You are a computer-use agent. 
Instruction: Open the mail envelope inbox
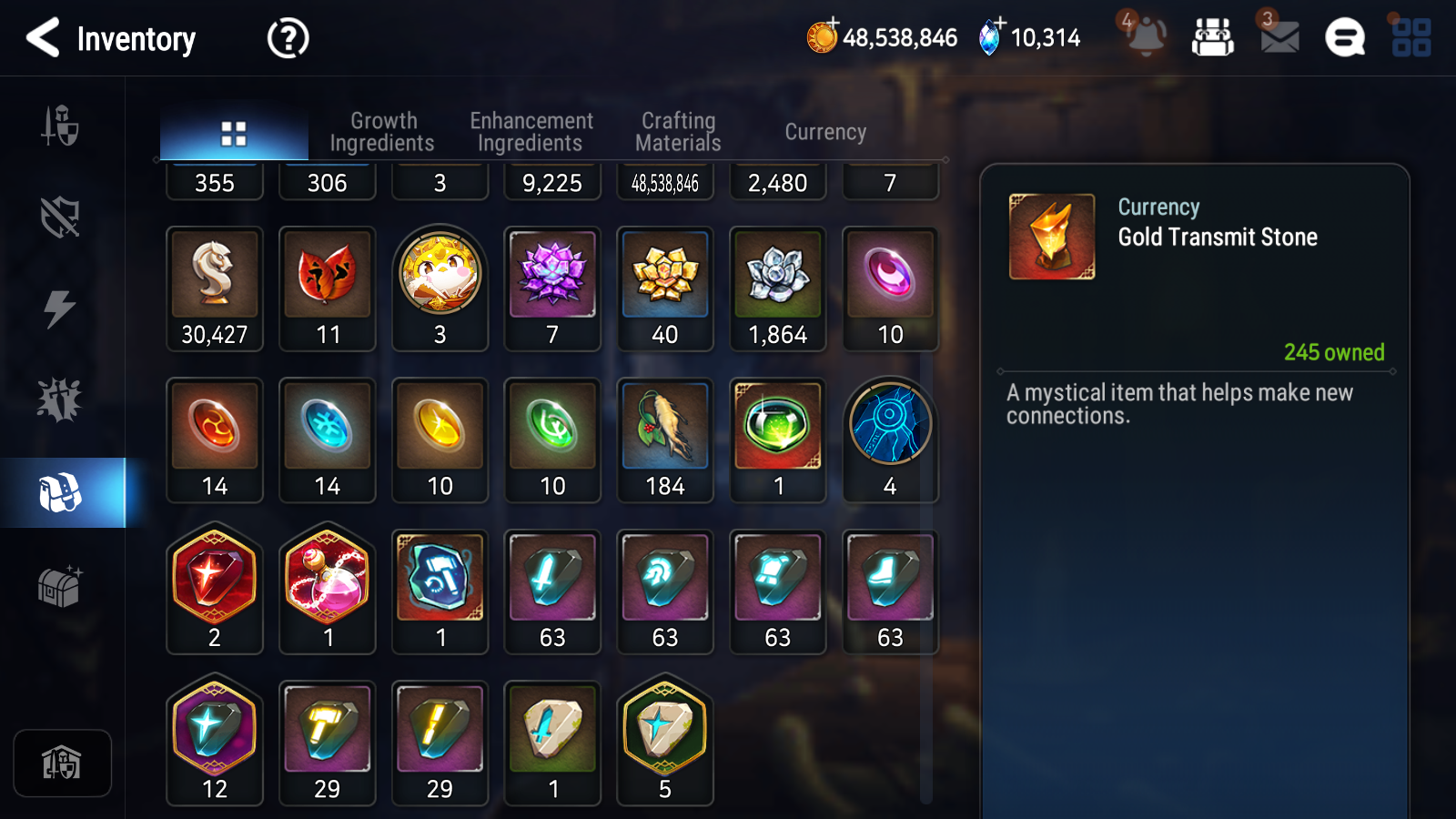click(1279, 36)
